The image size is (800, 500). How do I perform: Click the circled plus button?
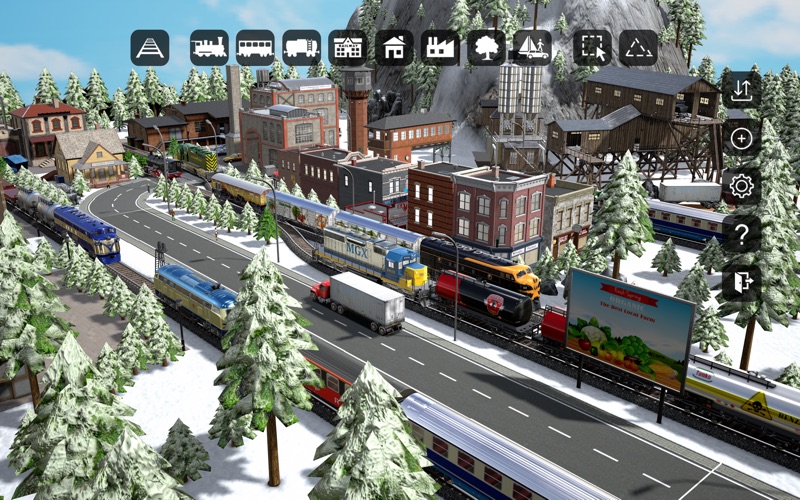pyautogui.click(x=741, y=138)
